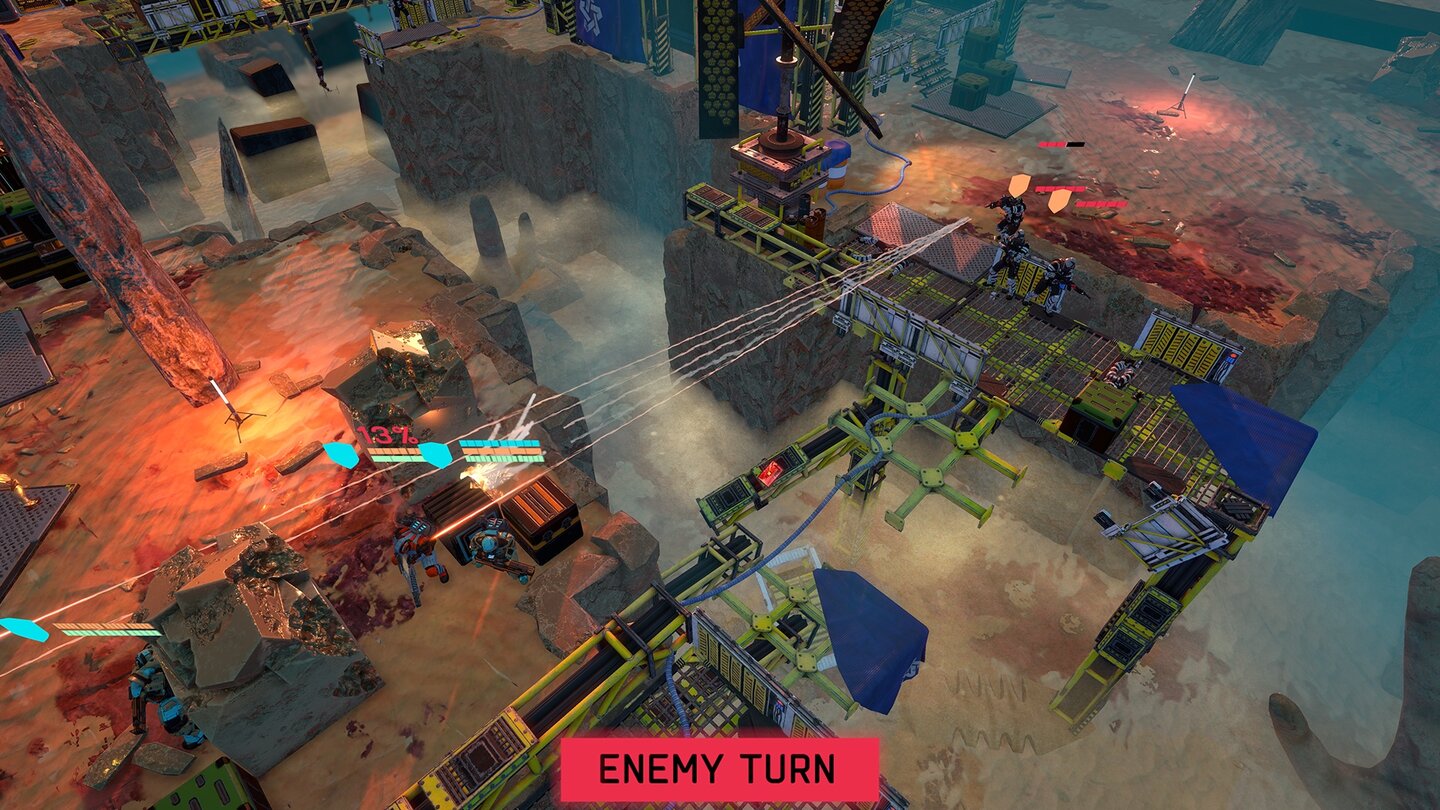Select the lower orange armor shield marker
This screenshot has height=810, width=1440.
[1060, 203]
